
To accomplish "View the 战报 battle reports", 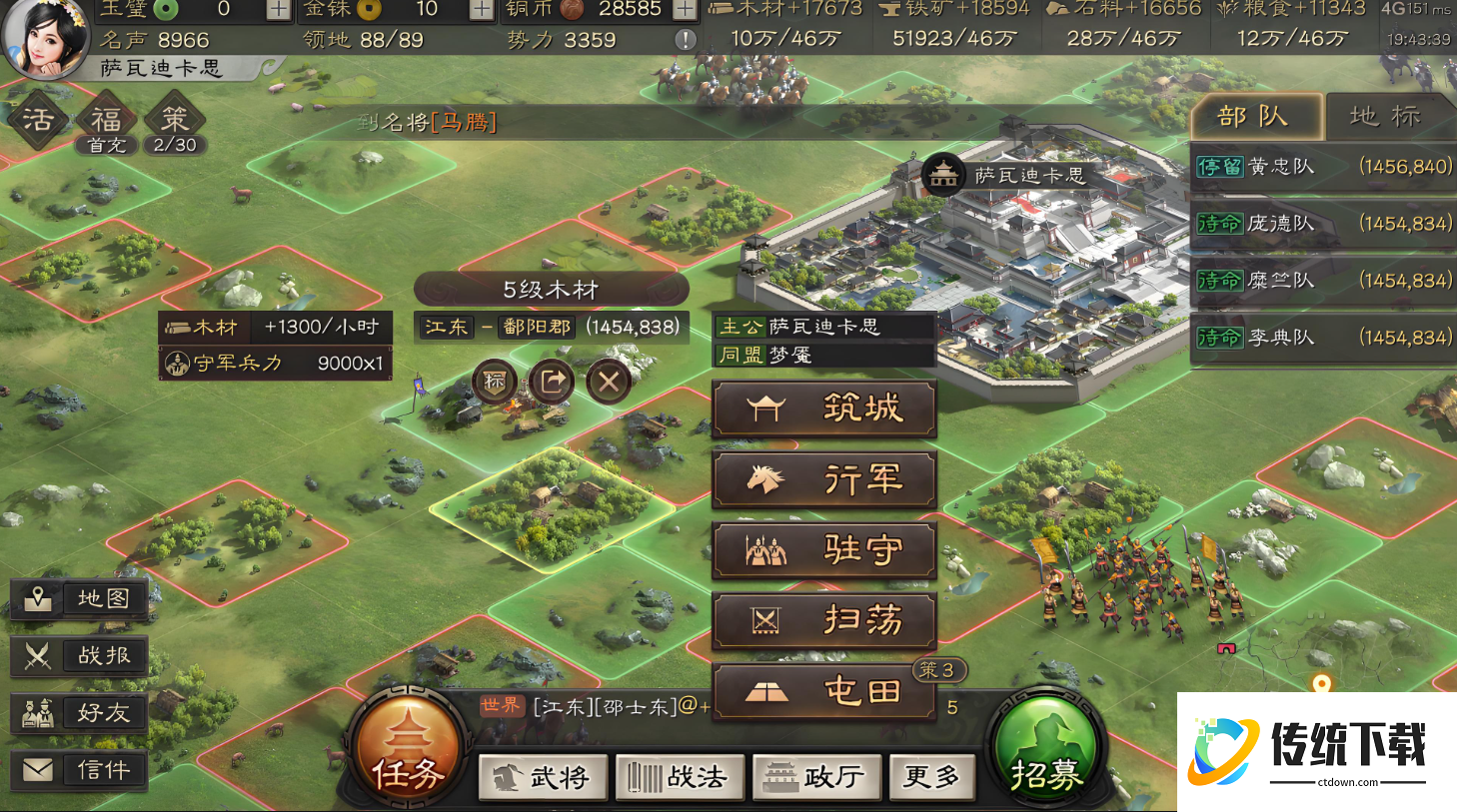I will [80, 656].
